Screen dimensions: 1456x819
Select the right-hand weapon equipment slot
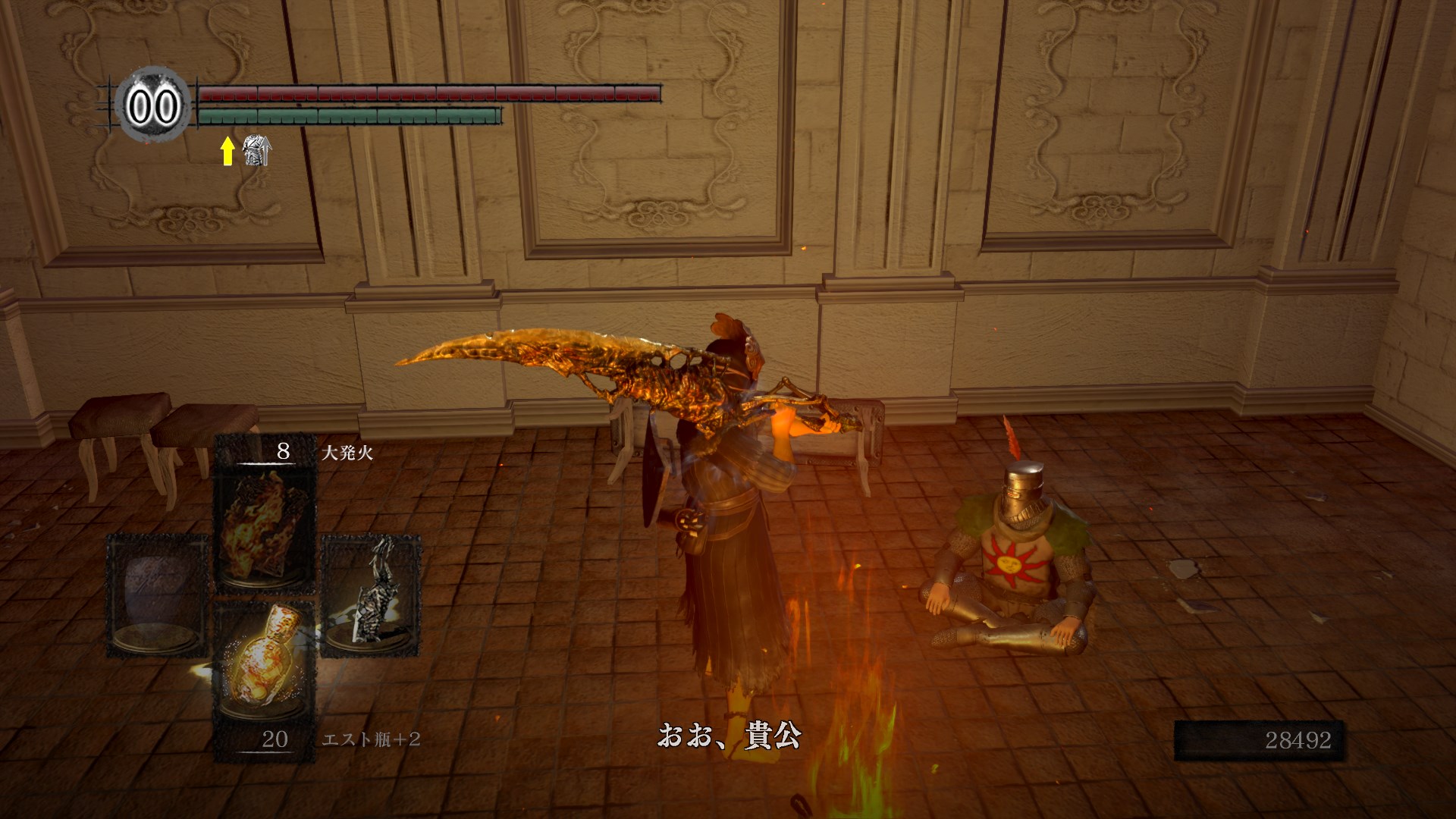pos(371,596)
